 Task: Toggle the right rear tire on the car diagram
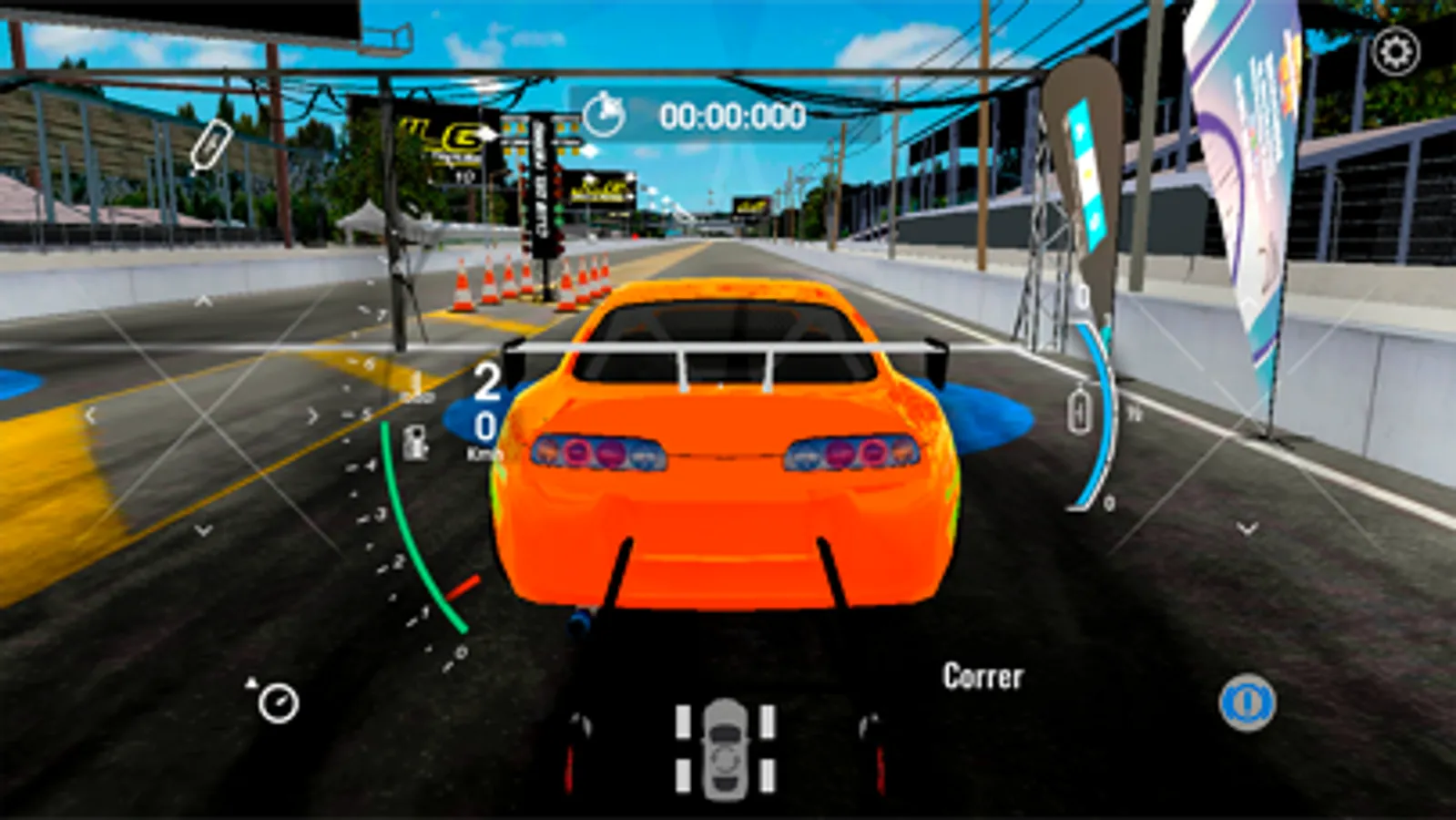pos(768,775)
